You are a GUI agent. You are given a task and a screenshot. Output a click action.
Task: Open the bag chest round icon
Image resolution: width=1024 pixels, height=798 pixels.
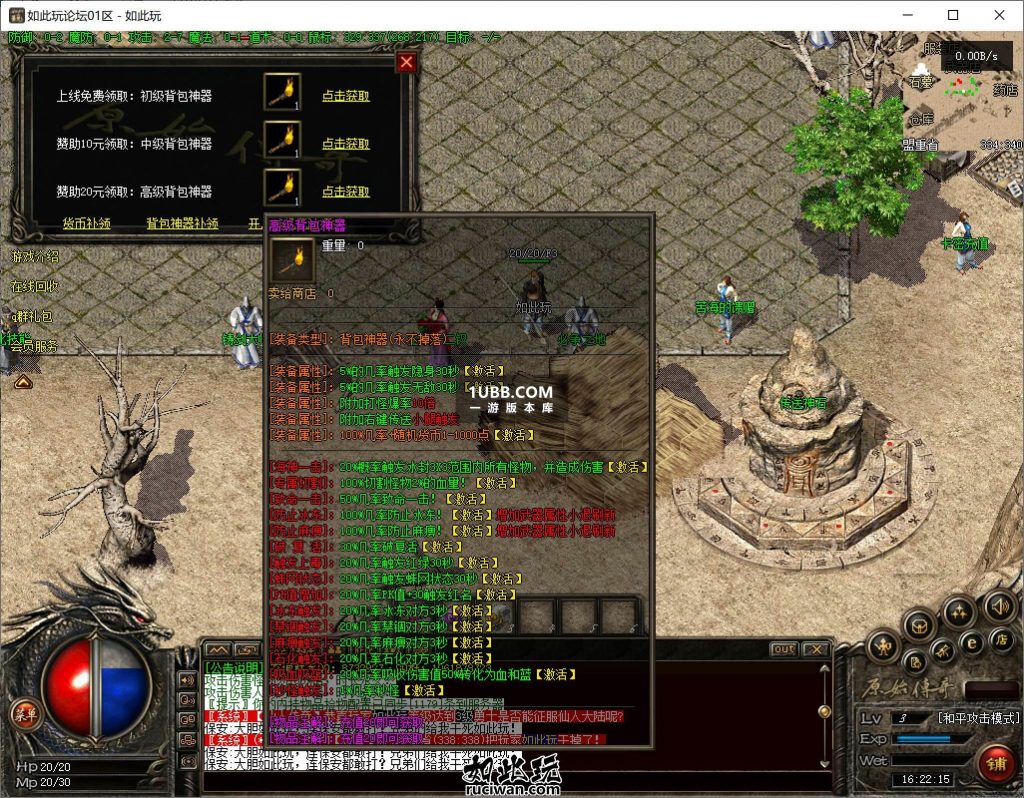918,628
